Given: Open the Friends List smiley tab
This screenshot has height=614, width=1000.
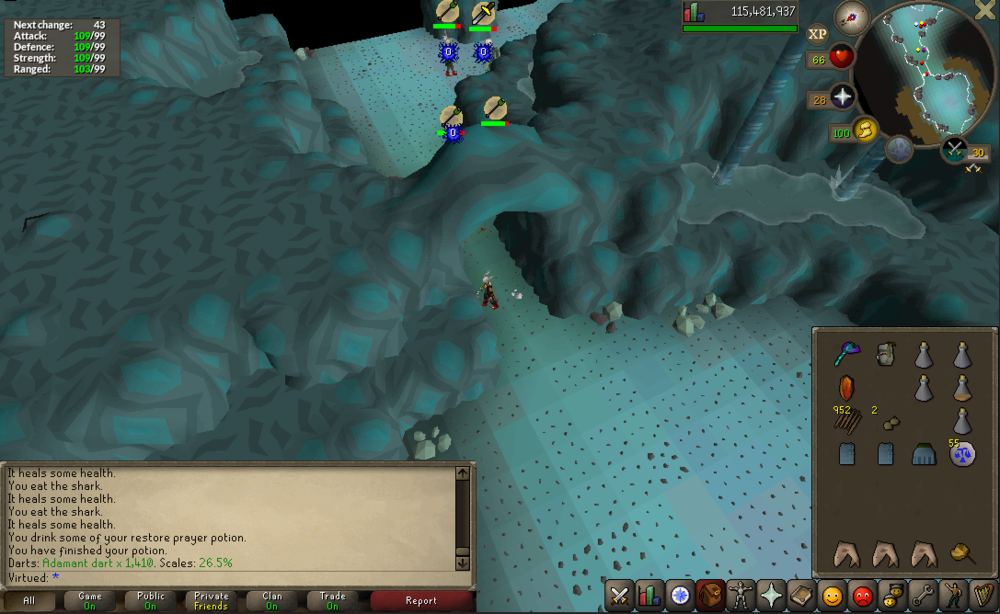Looking at the screenshot, I should [832, 596].
